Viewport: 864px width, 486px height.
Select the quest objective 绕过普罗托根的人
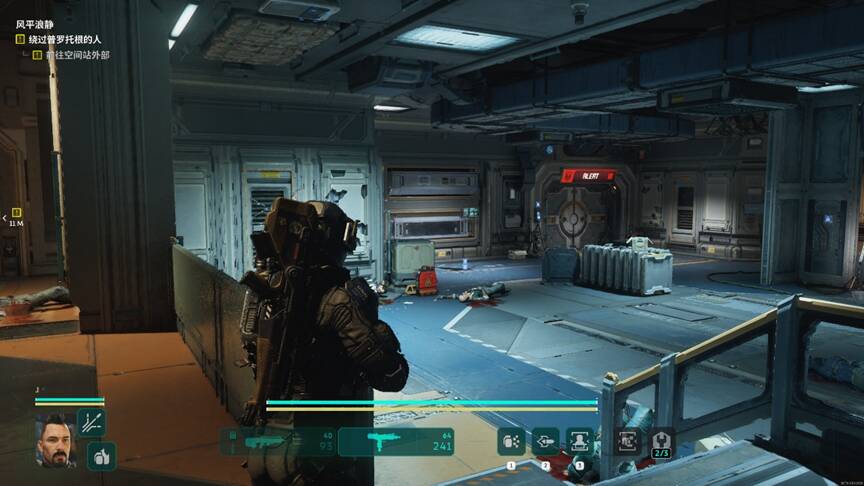[x=64, y=39]
